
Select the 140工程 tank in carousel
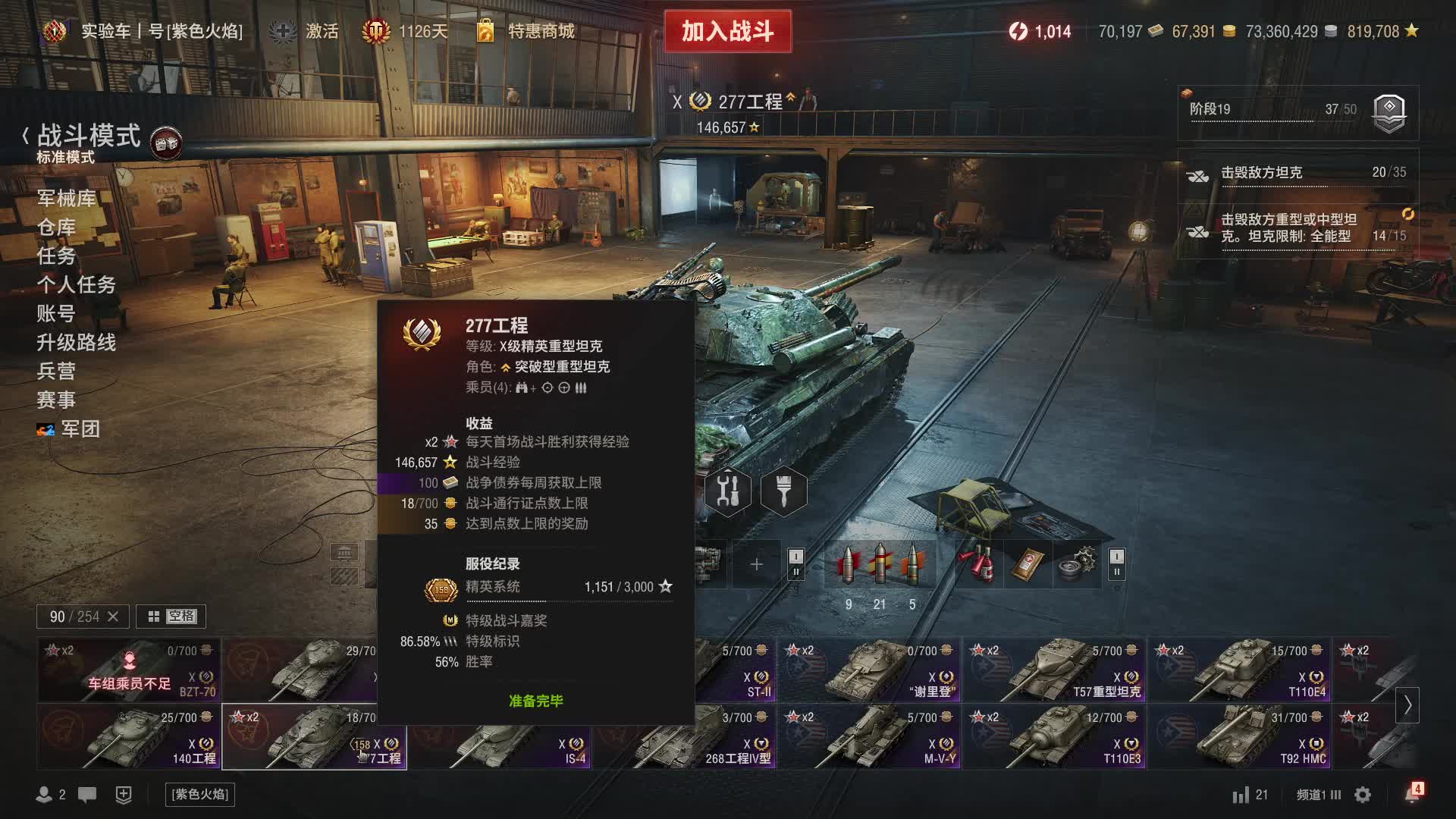(129, 737)
